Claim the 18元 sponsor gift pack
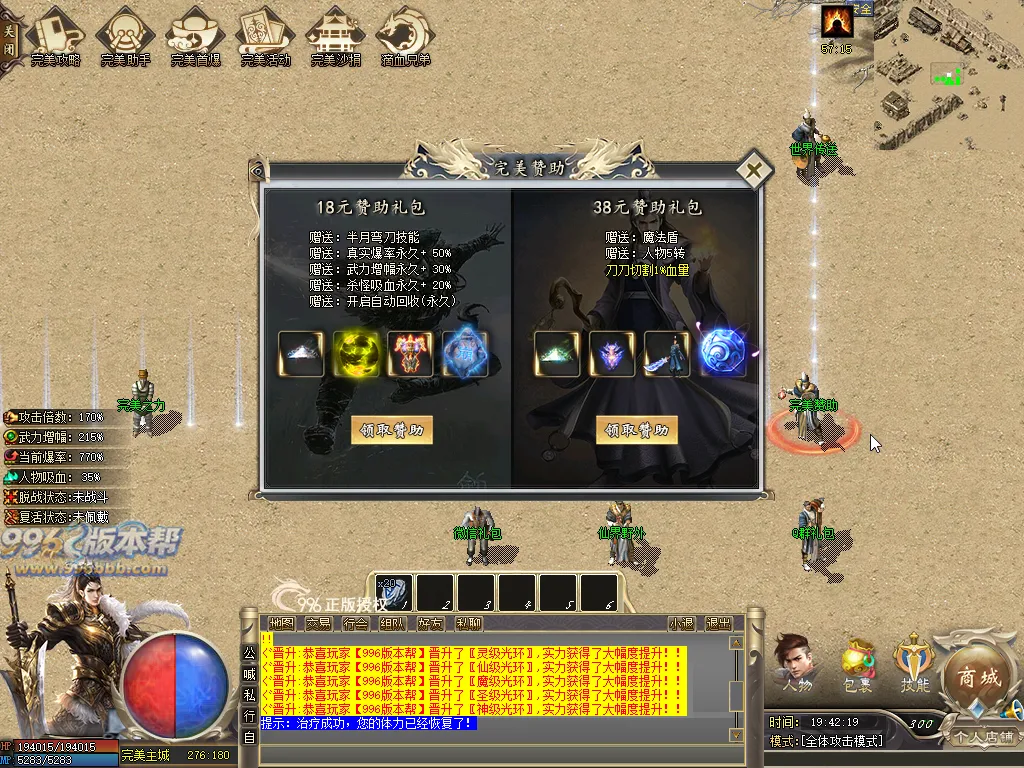Screen dimensions: 1024x768 tap(392, 430)
